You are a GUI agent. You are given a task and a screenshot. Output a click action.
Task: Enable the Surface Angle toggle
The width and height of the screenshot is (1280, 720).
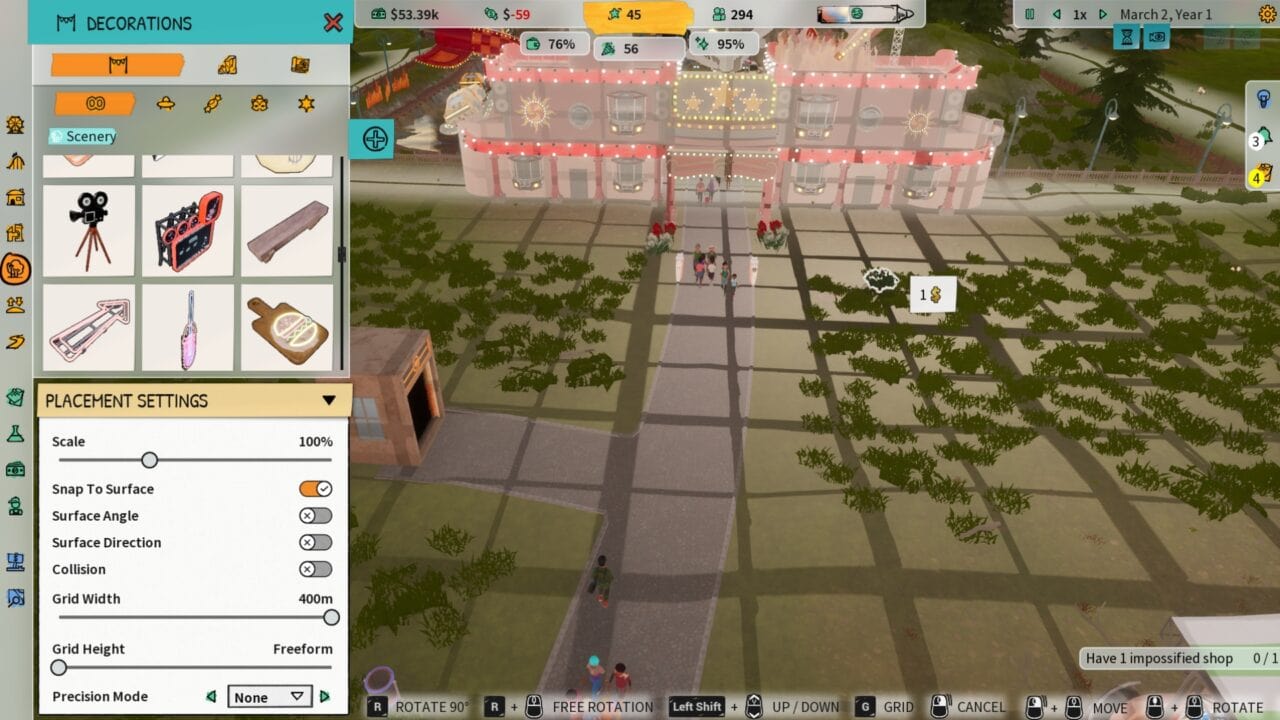314,515
